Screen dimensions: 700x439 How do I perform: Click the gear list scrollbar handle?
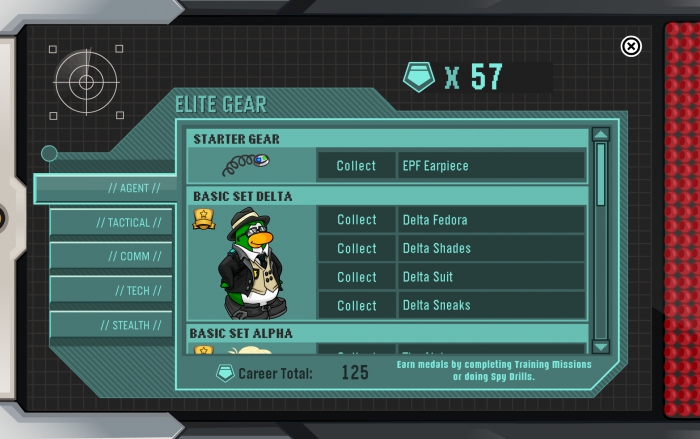[x=601, y=175]
